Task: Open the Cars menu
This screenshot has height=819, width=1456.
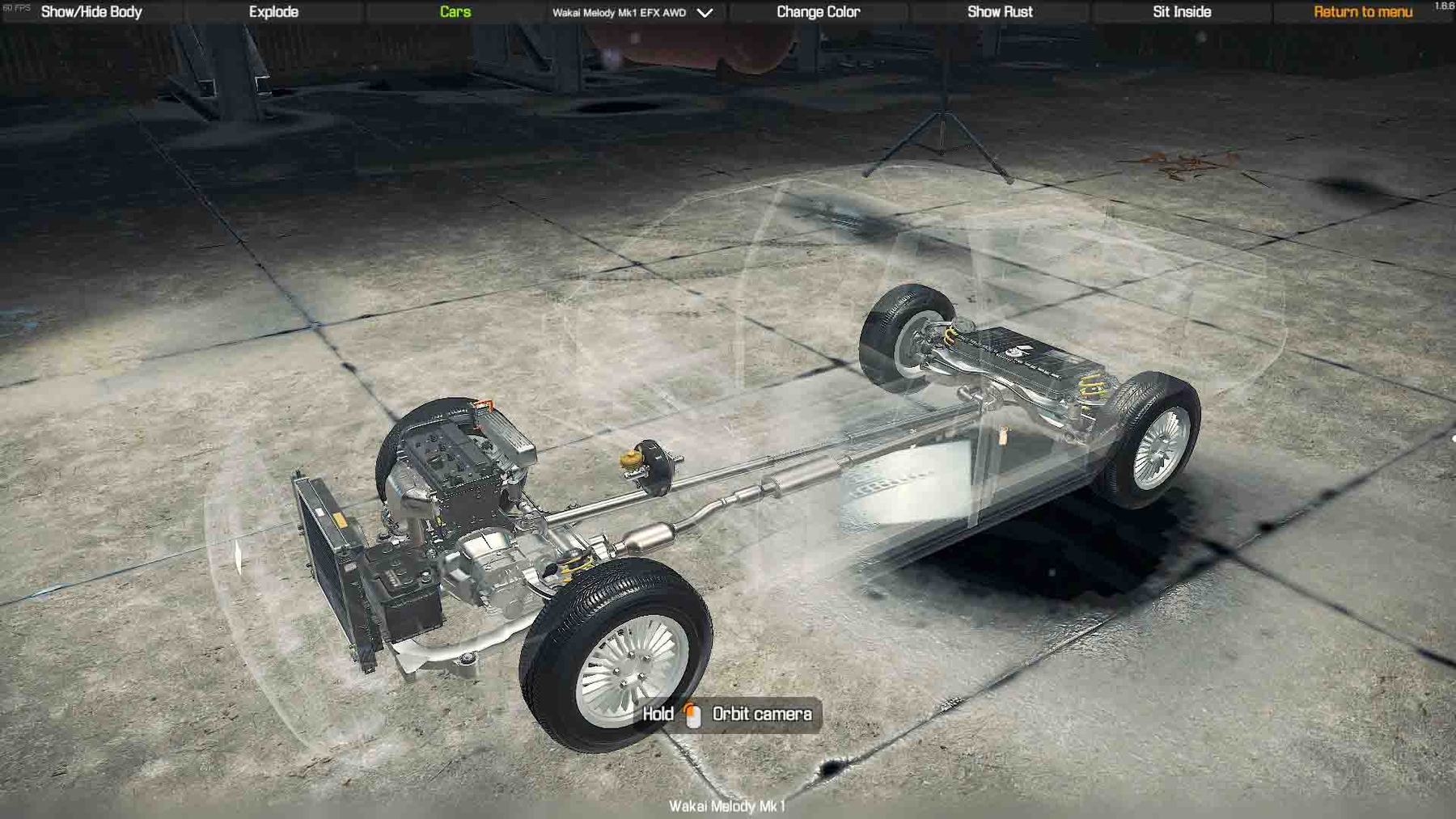Action: 455,12
